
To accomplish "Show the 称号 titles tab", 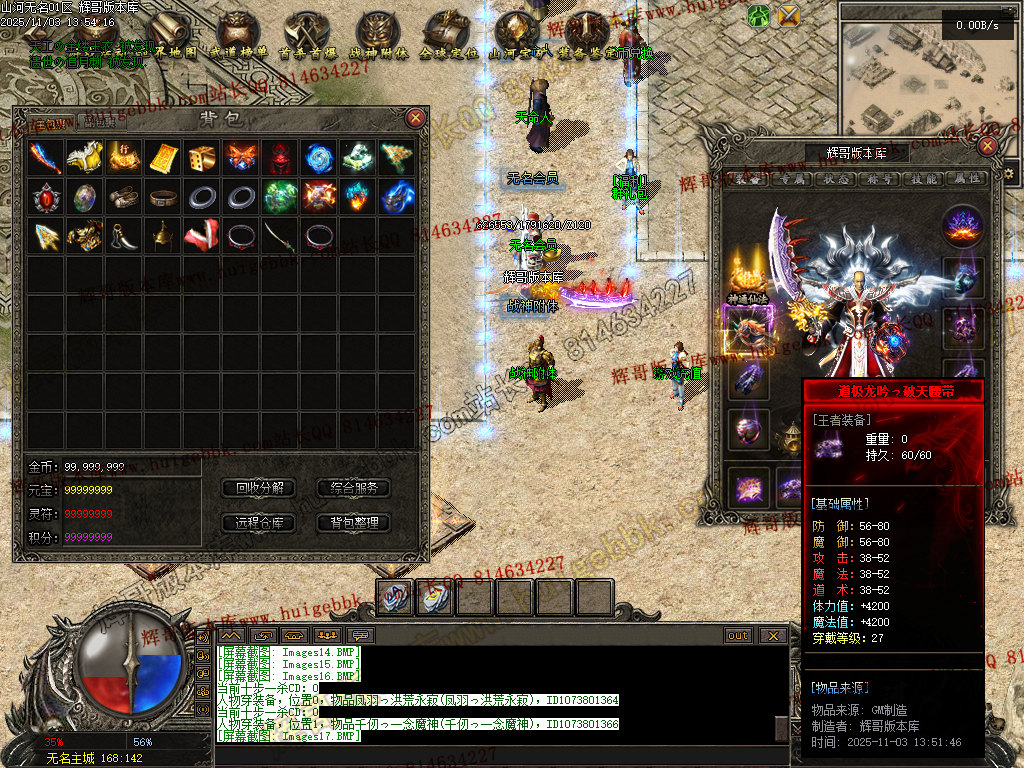I will point(882,179).
